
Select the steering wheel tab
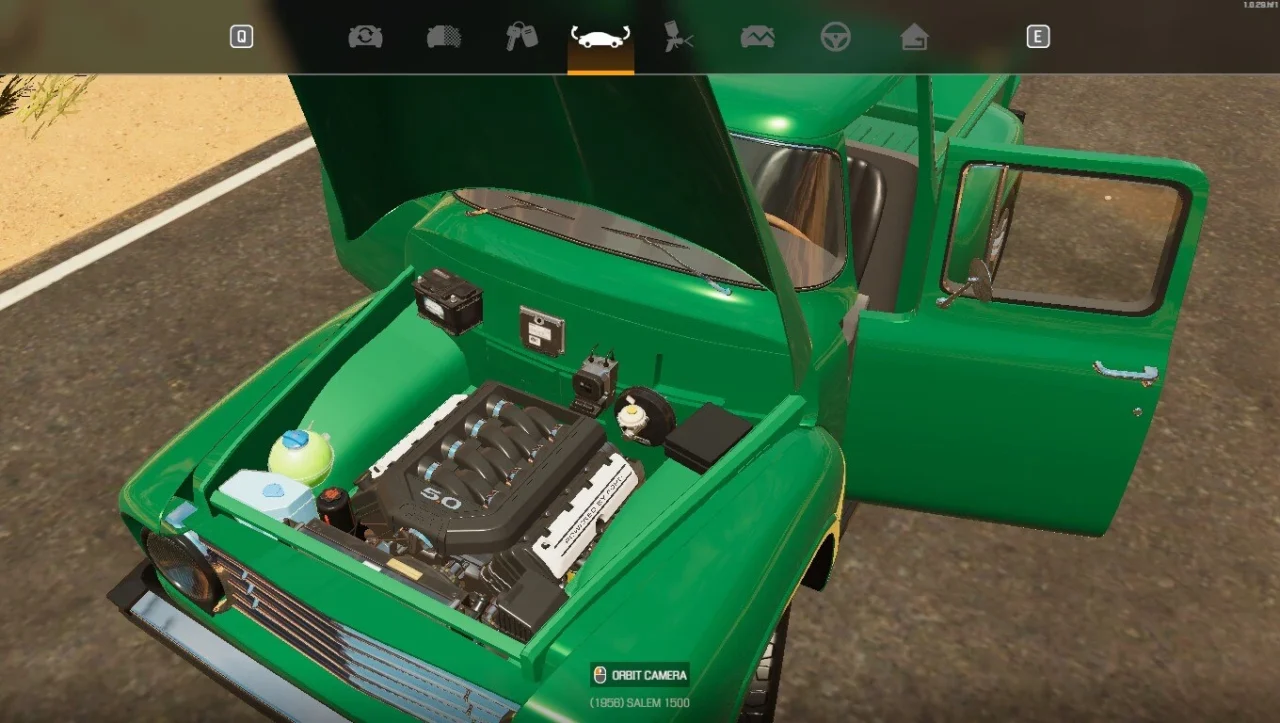[835, 37]
